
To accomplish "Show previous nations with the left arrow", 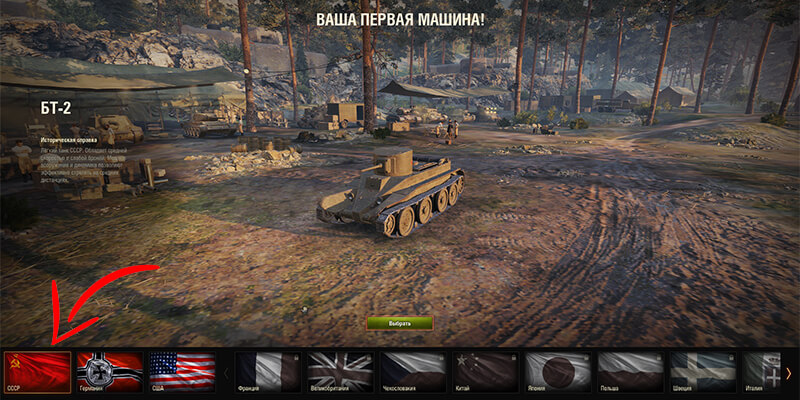I will tap(225, 373).
